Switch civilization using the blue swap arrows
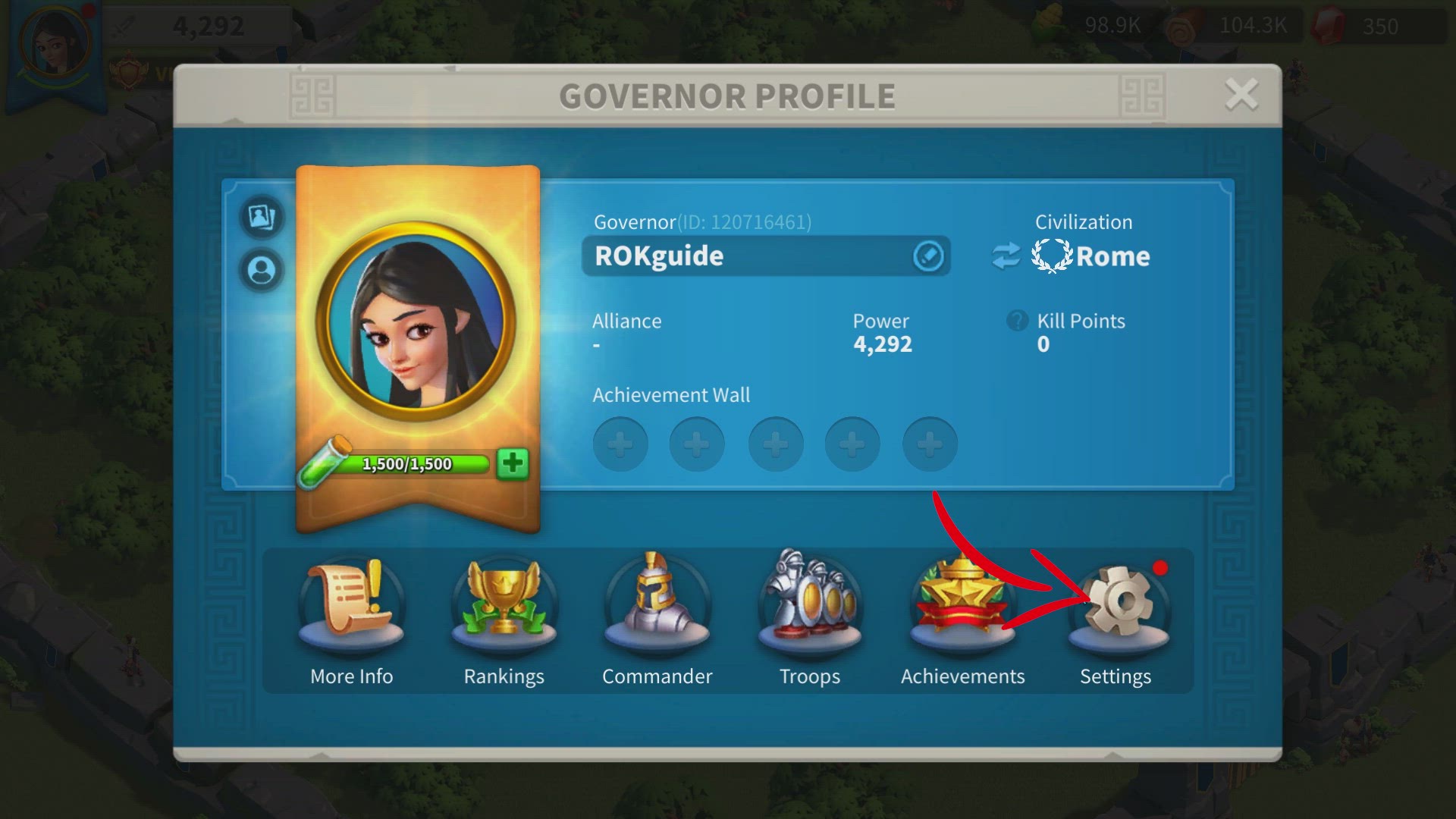This screenshot has height=819, width=1456. point(1006,256)
